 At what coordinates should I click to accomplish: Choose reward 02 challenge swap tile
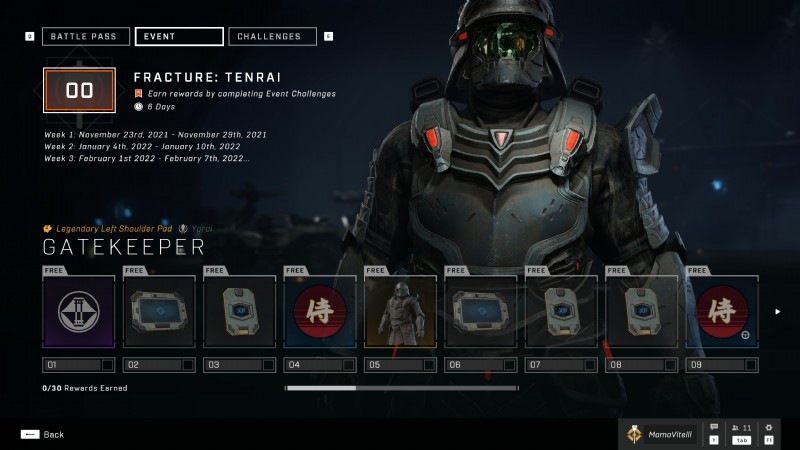click(159, 311)
